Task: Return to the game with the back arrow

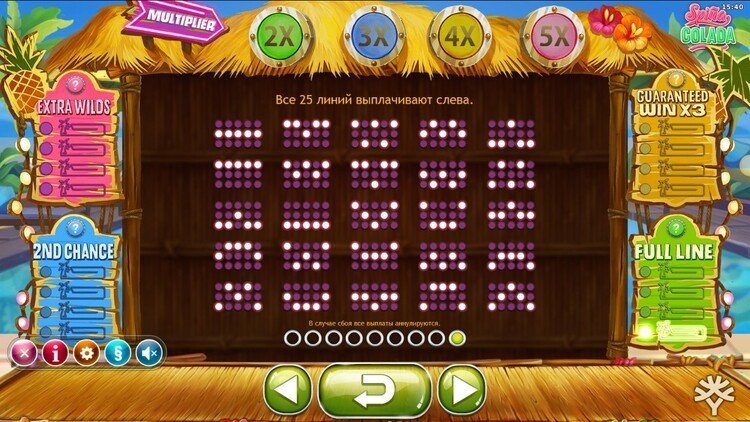Action: (x=374, y=389)
